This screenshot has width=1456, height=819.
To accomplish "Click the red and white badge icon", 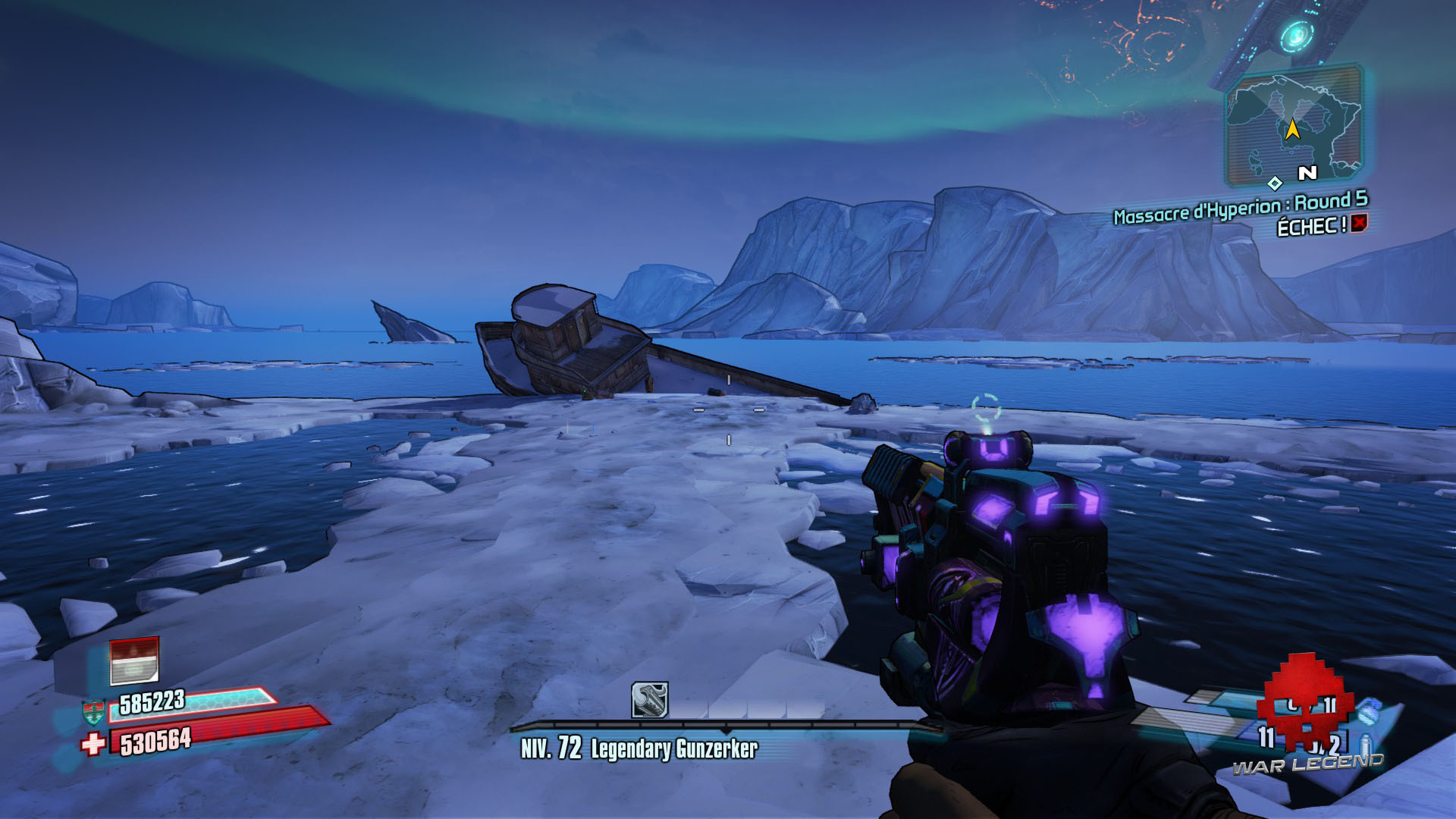I will [x=134, y=661].
